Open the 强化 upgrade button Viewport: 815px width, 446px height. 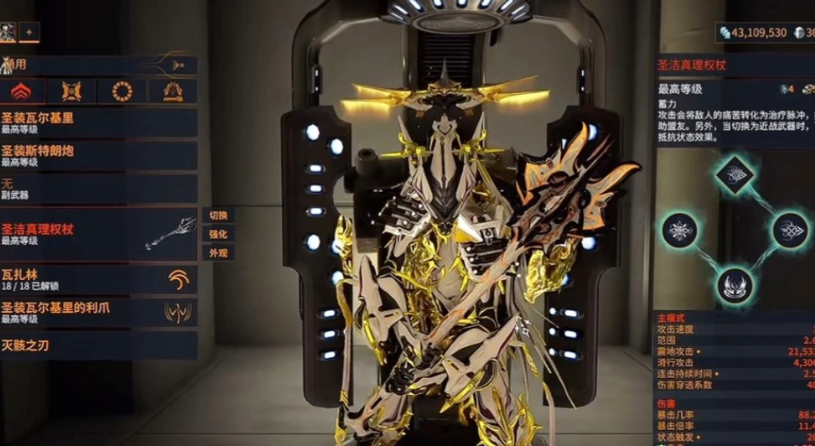click(218, 234)
